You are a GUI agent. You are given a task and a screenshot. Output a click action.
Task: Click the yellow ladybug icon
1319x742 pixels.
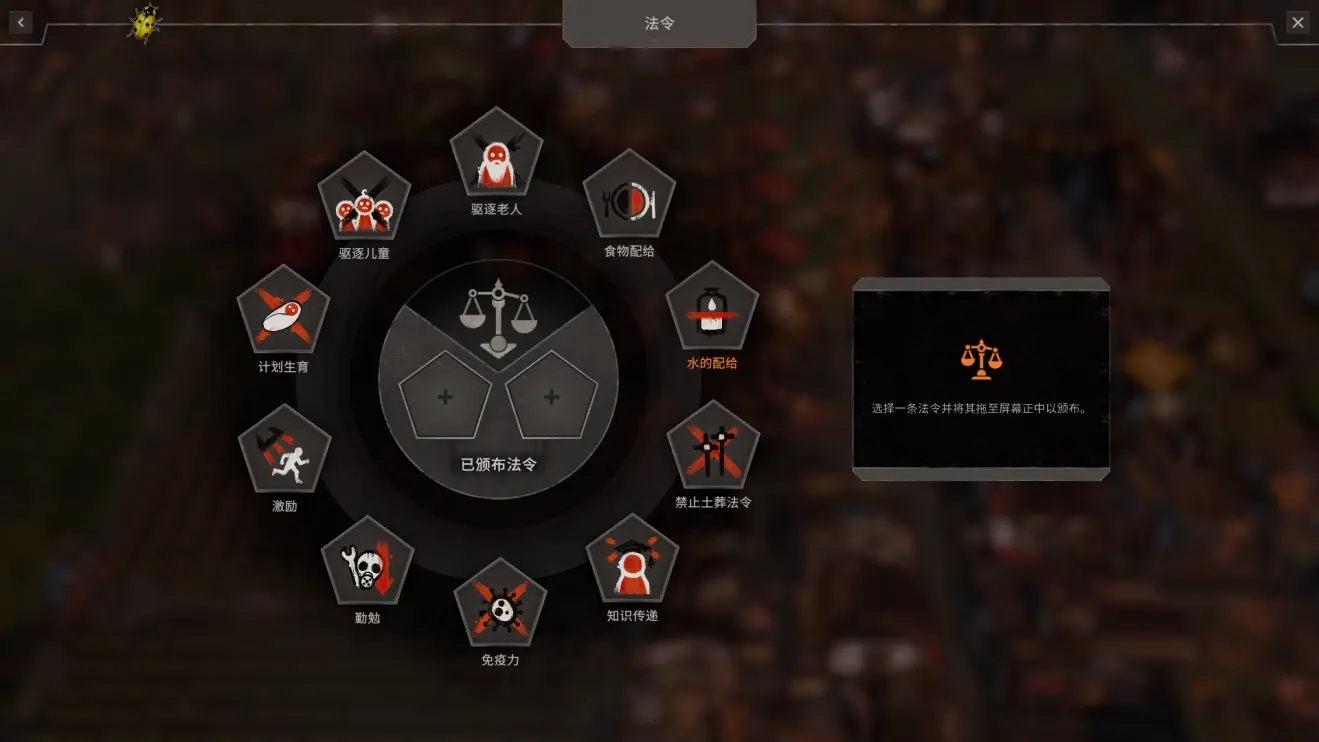145,23
